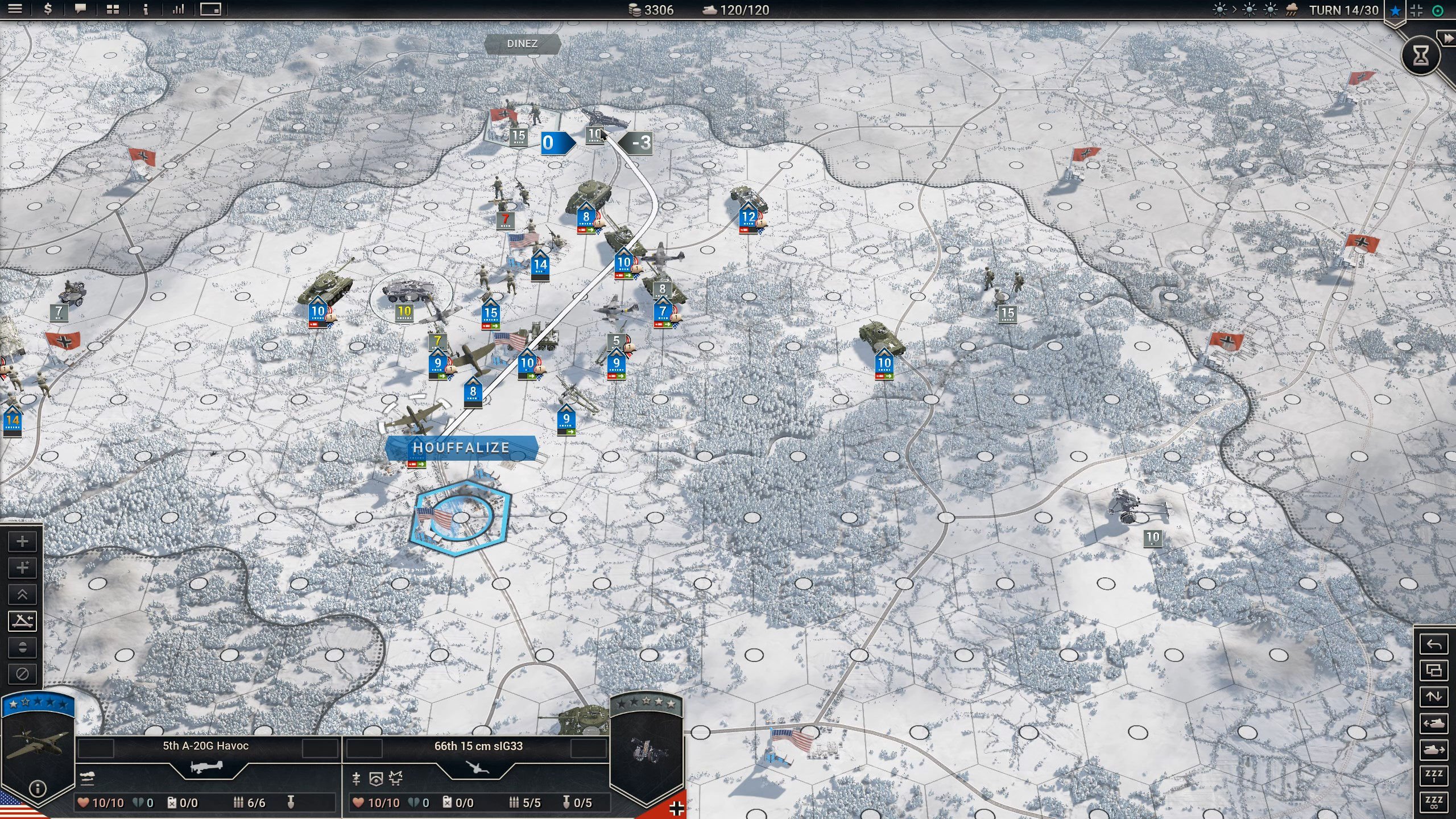1456x819 pixels.
Task: Click the disband unit crossed-circle button
Action: (x=22, y=674)
